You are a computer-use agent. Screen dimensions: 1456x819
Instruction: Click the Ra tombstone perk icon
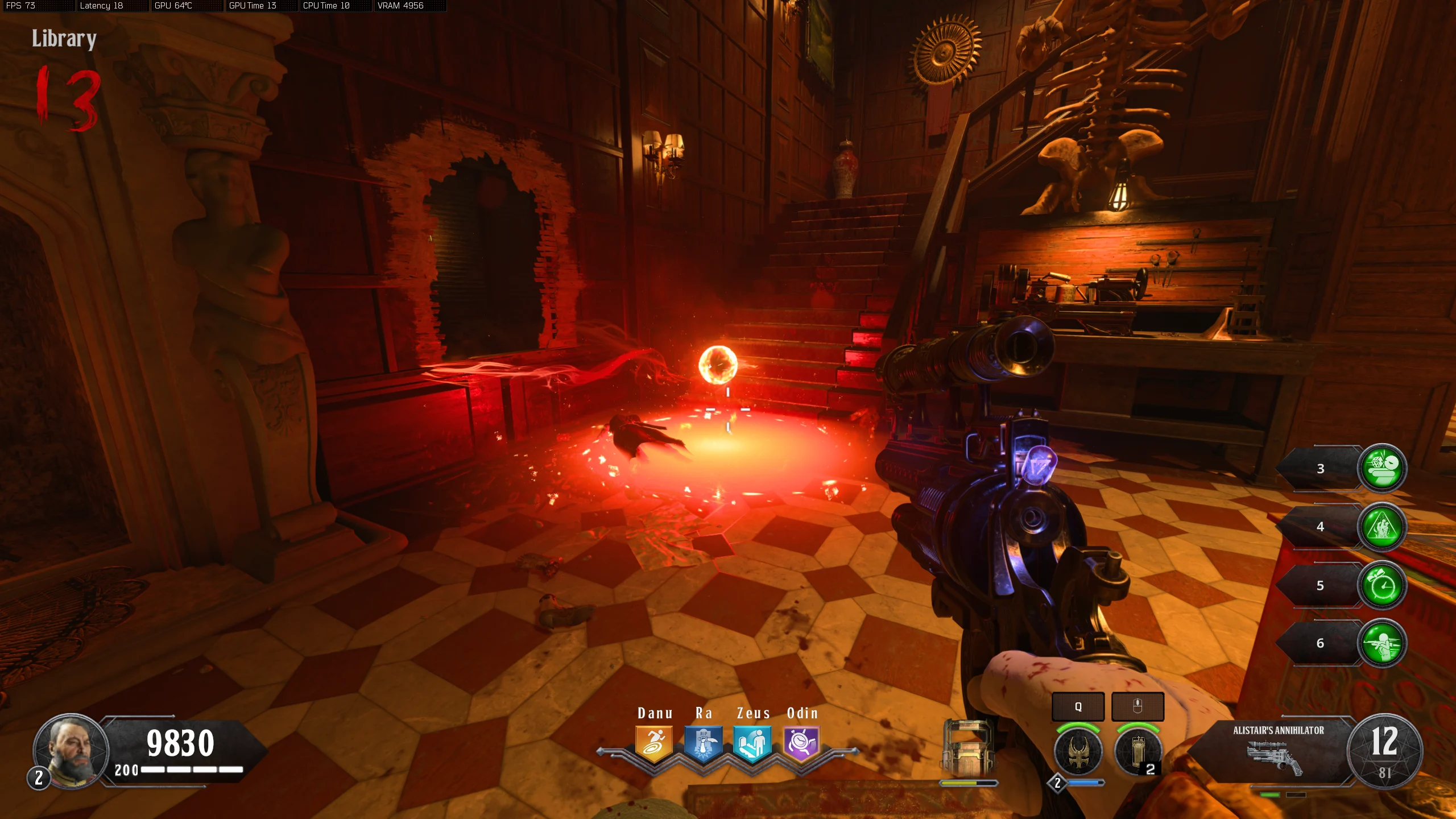(x=703, y=744)
